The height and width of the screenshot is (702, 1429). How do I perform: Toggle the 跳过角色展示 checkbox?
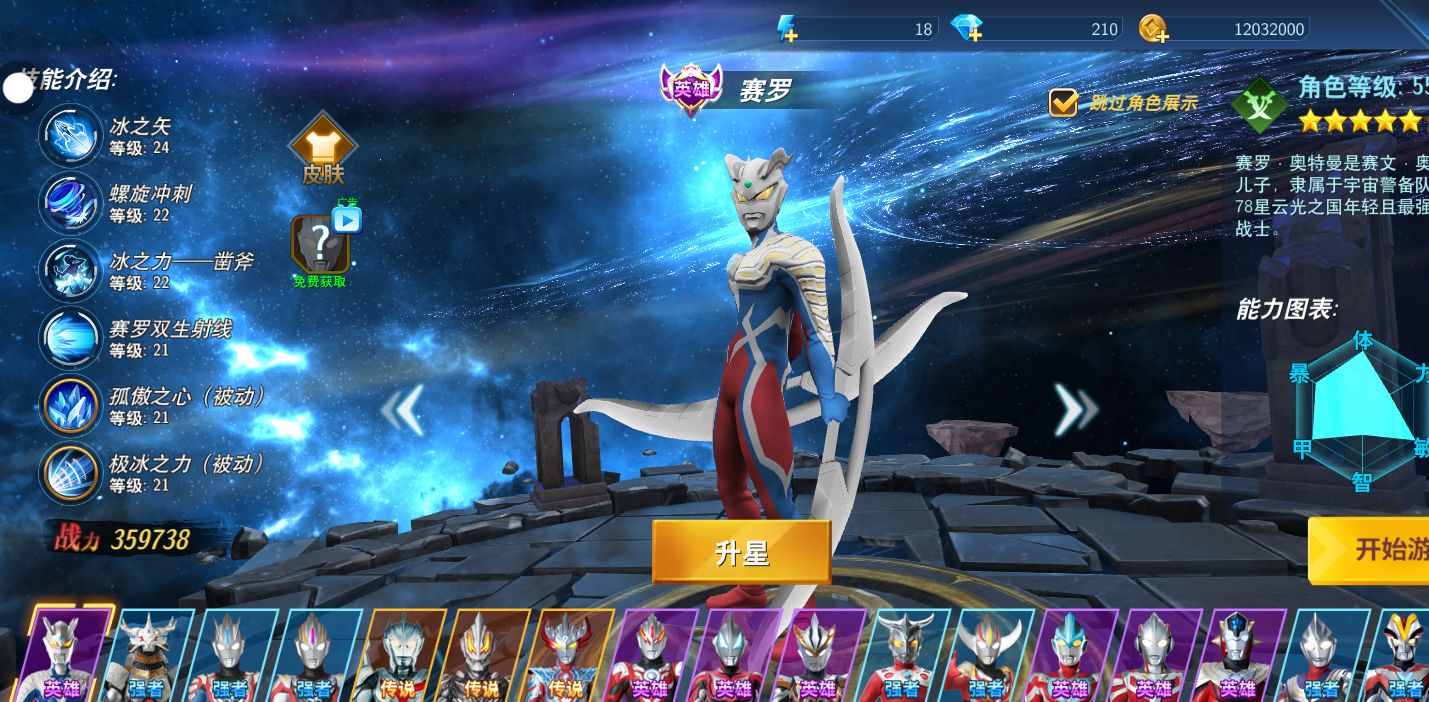1063,102
